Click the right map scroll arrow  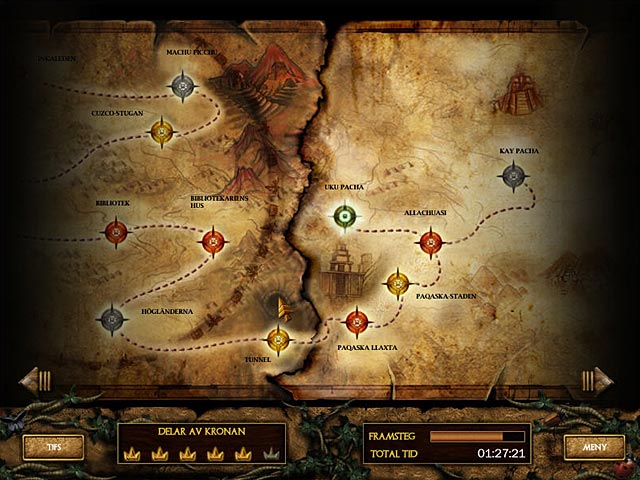(x=598, y=379)
